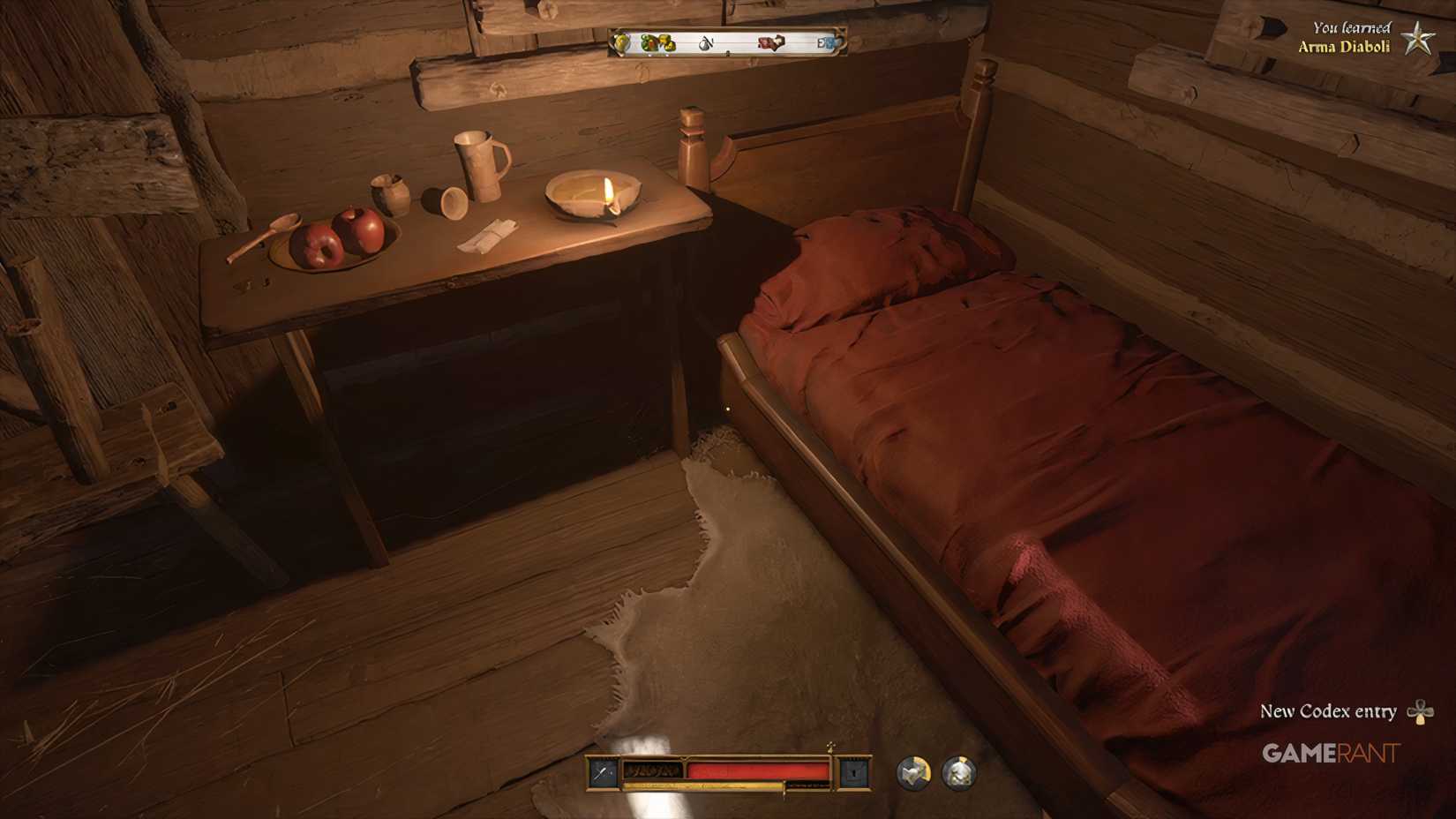Click the round helmet emblem near the status bar

(x=913, y=772)
